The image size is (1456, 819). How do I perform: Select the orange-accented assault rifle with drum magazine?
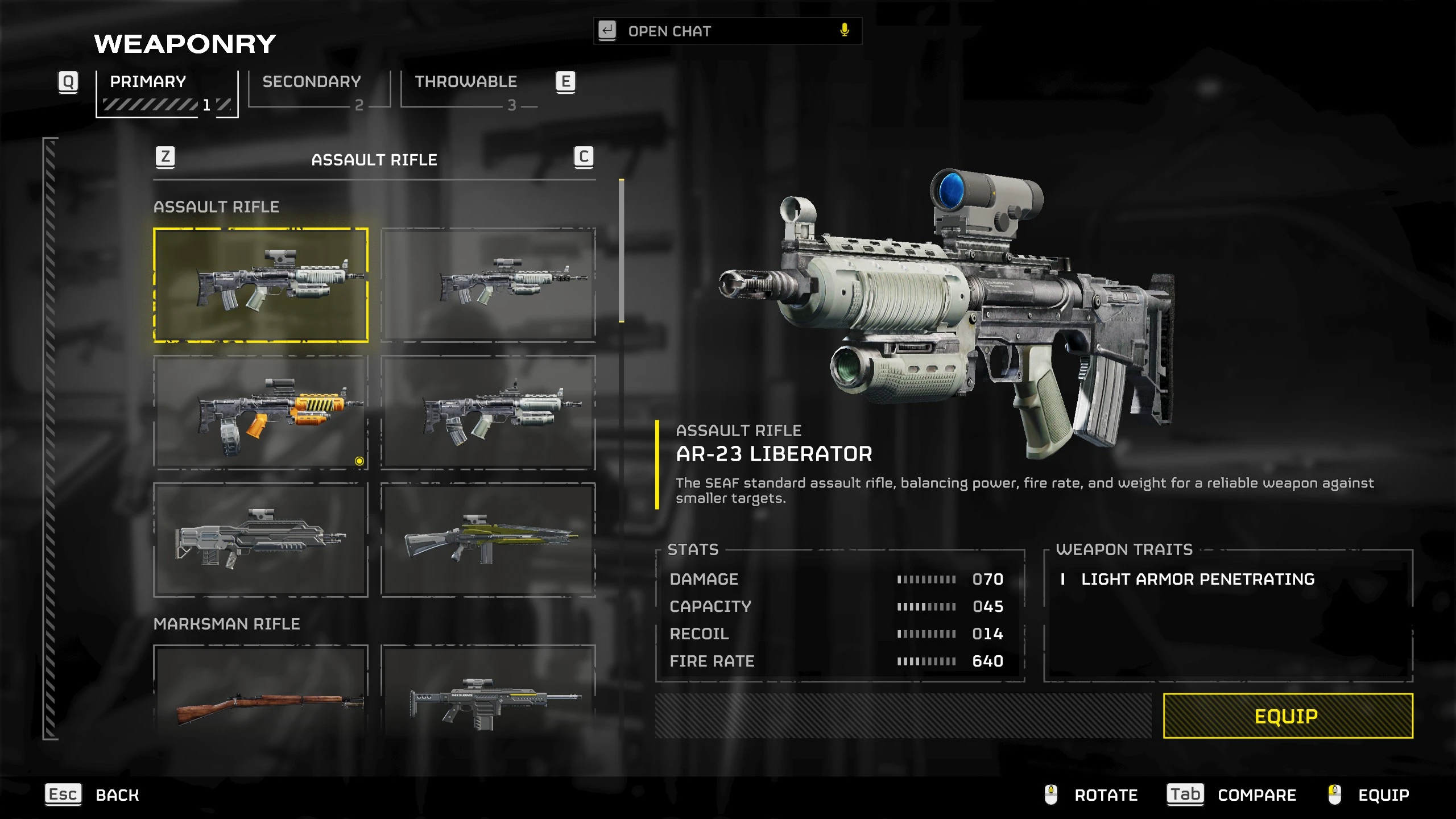pos(260,413)
